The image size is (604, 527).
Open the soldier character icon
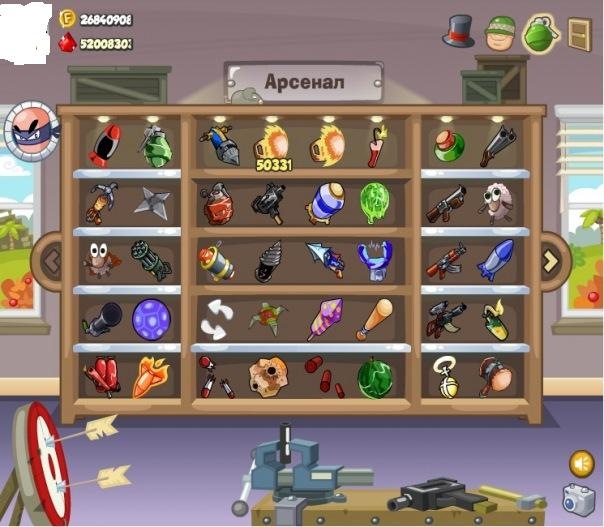pyautogui.click(x=499, y=32)
